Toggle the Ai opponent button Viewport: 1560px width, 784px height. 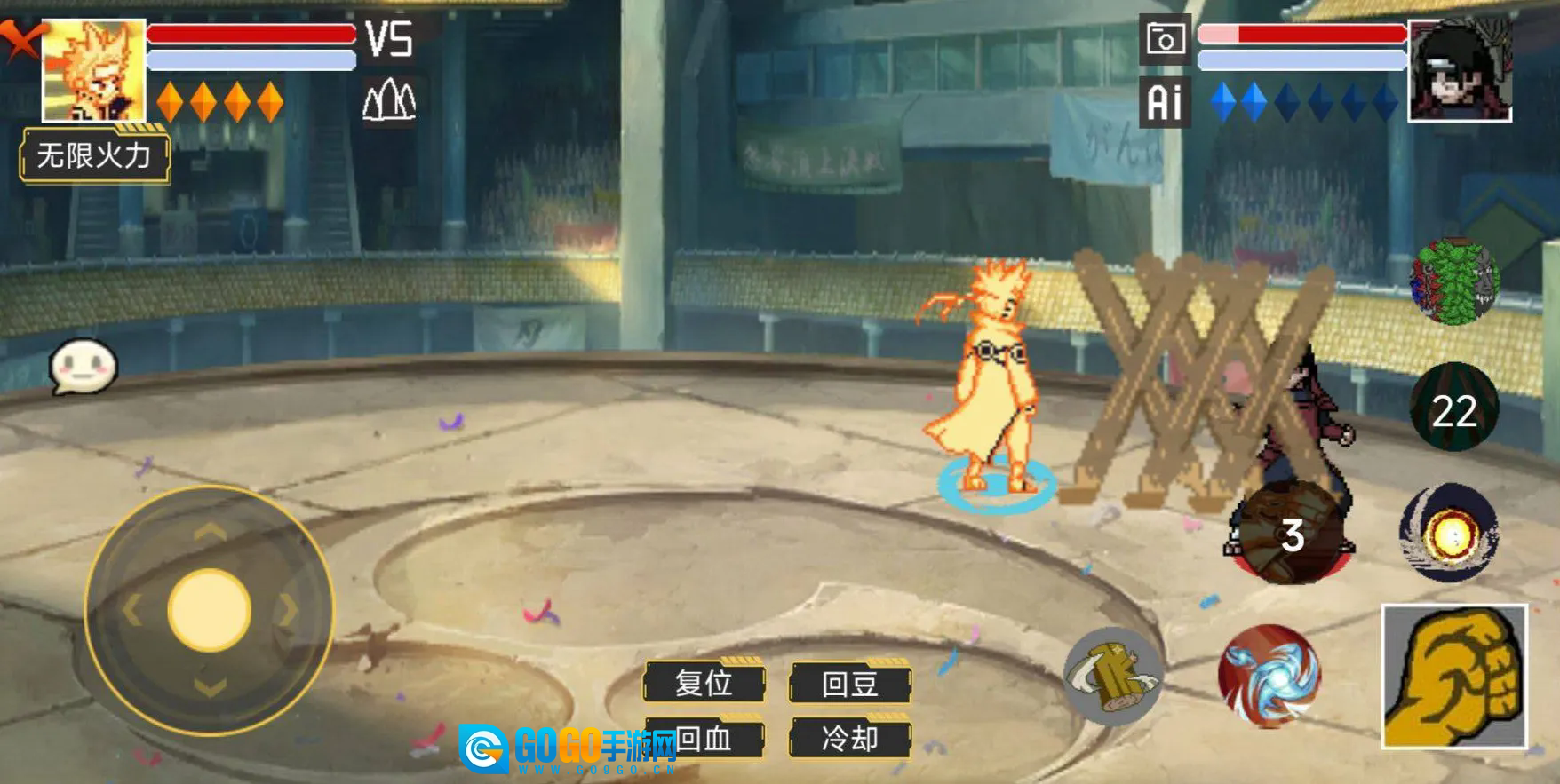[1165, 102]
